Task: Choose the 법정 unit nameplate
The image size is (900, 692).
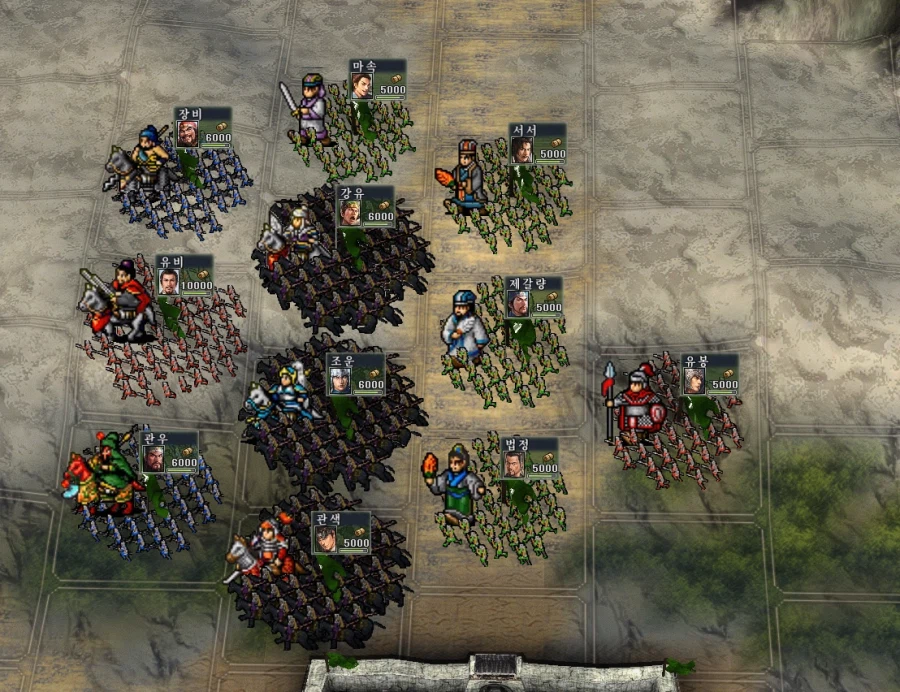Action: 529,458
